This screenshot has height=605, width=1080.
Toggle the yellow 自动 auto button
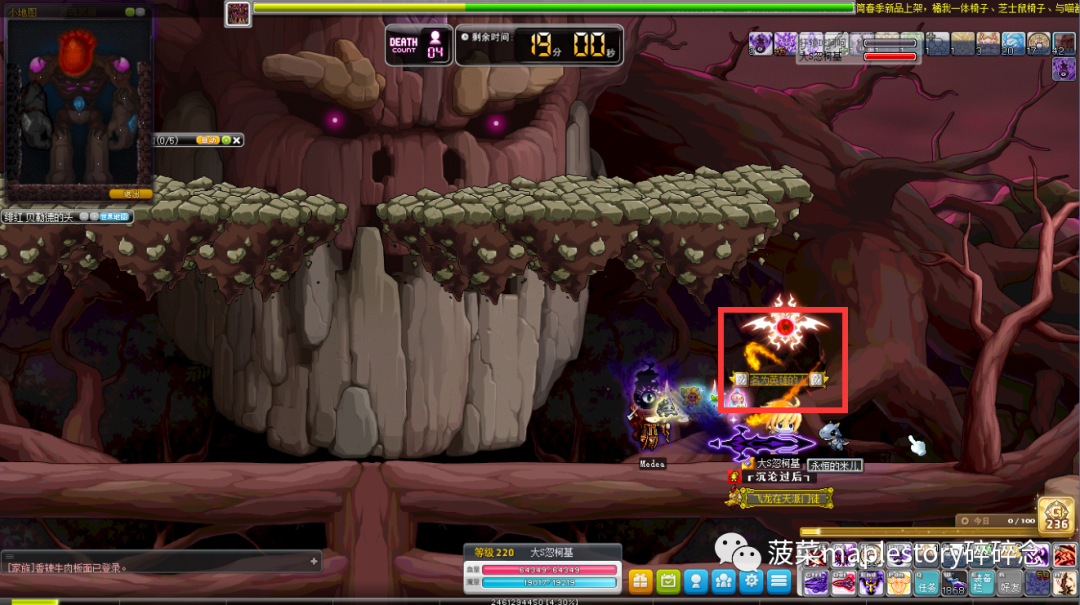click(x=208, y=141)
